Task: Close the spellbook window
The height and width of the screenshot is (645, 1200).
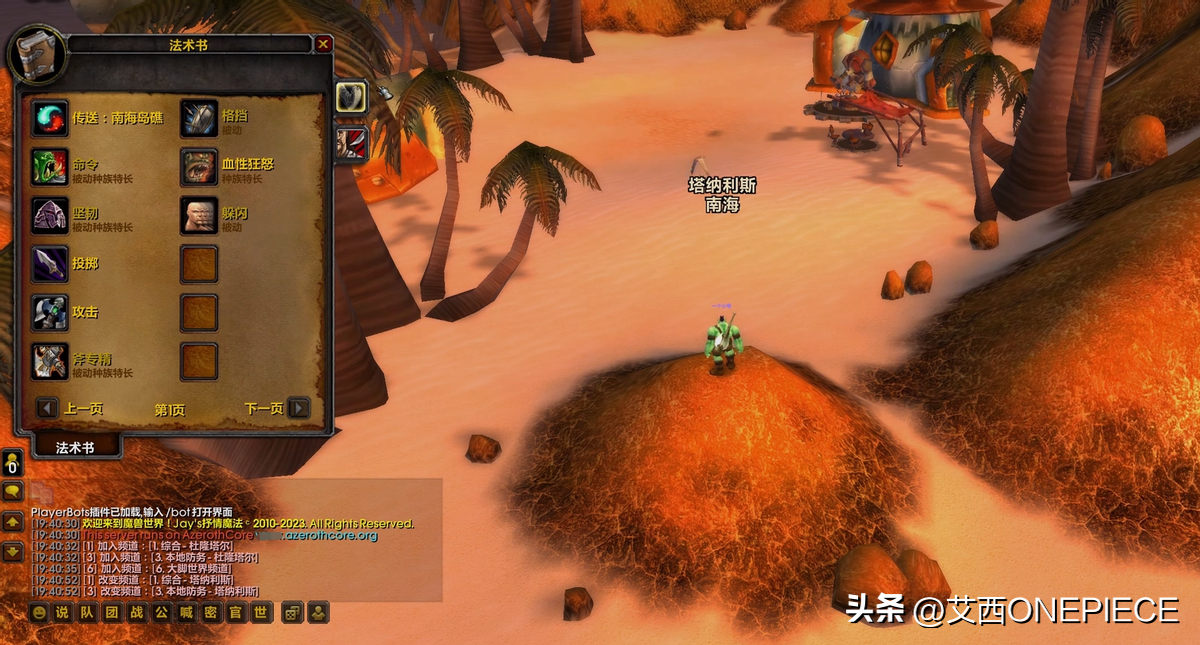Action: pyautogui.click(x=323, y=44)
